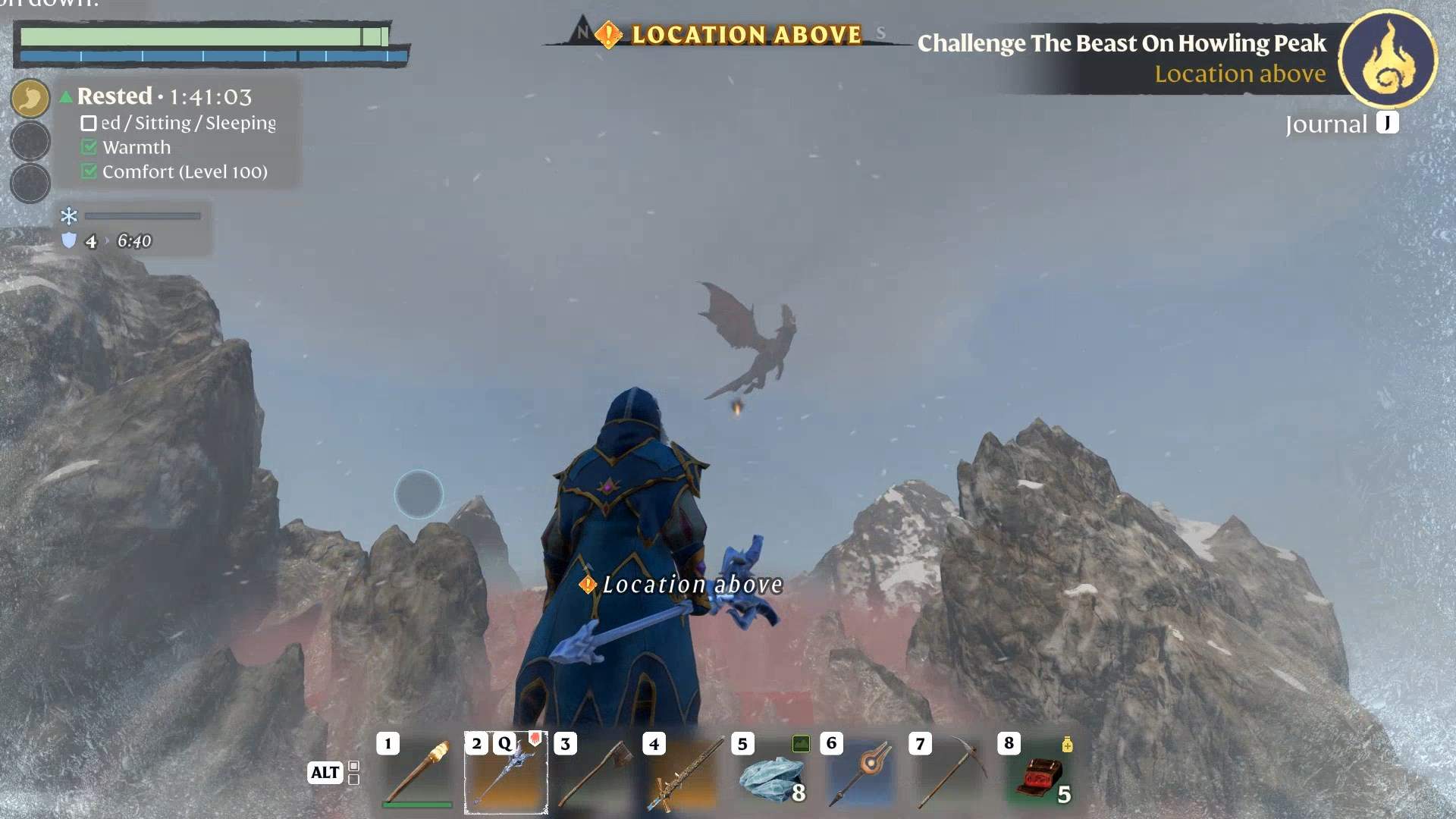Open the flame quest tracker icon

coord(1387,58)
